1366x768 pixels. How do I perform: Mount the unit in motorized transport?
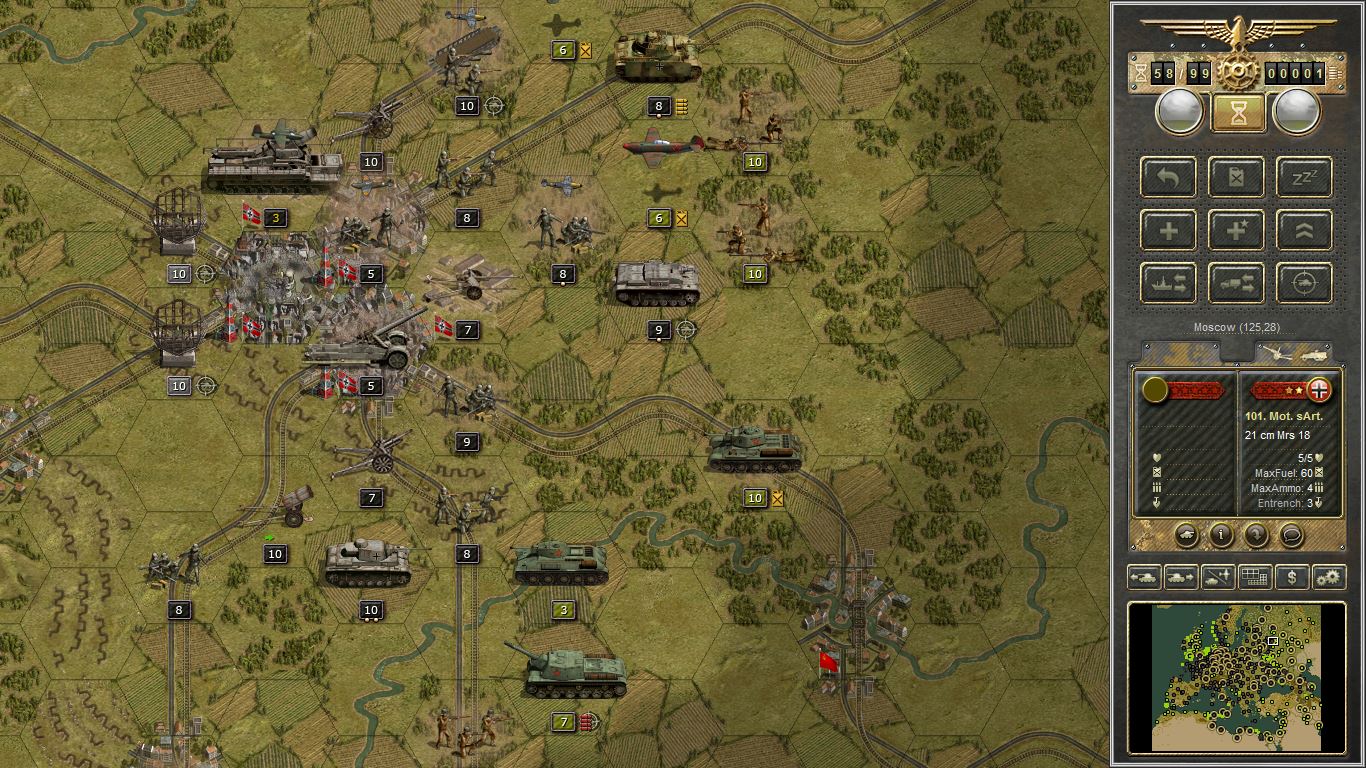pyautogui.click(x=1236, y=283)
